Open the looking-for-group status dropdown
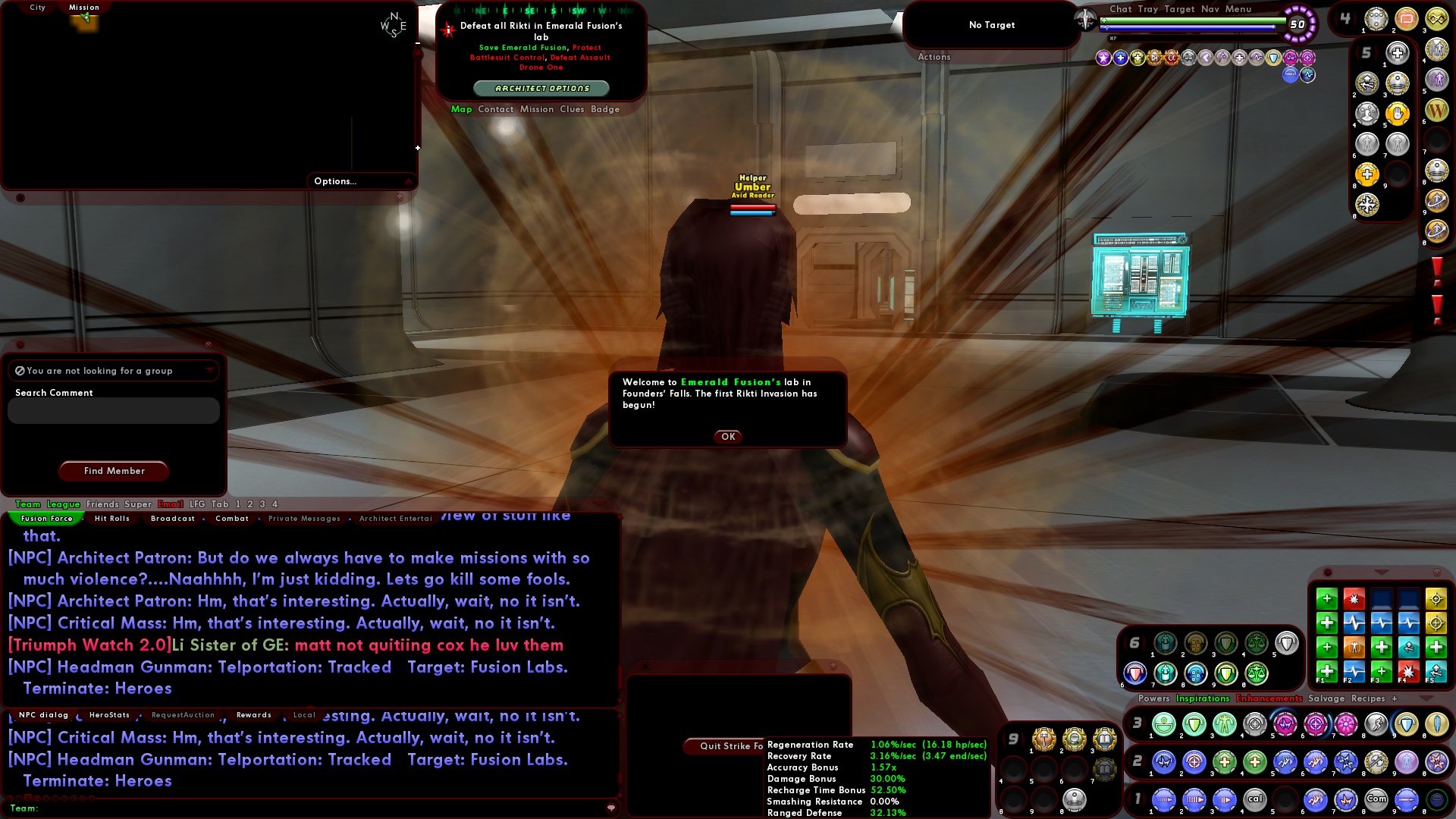 [210, 371]
